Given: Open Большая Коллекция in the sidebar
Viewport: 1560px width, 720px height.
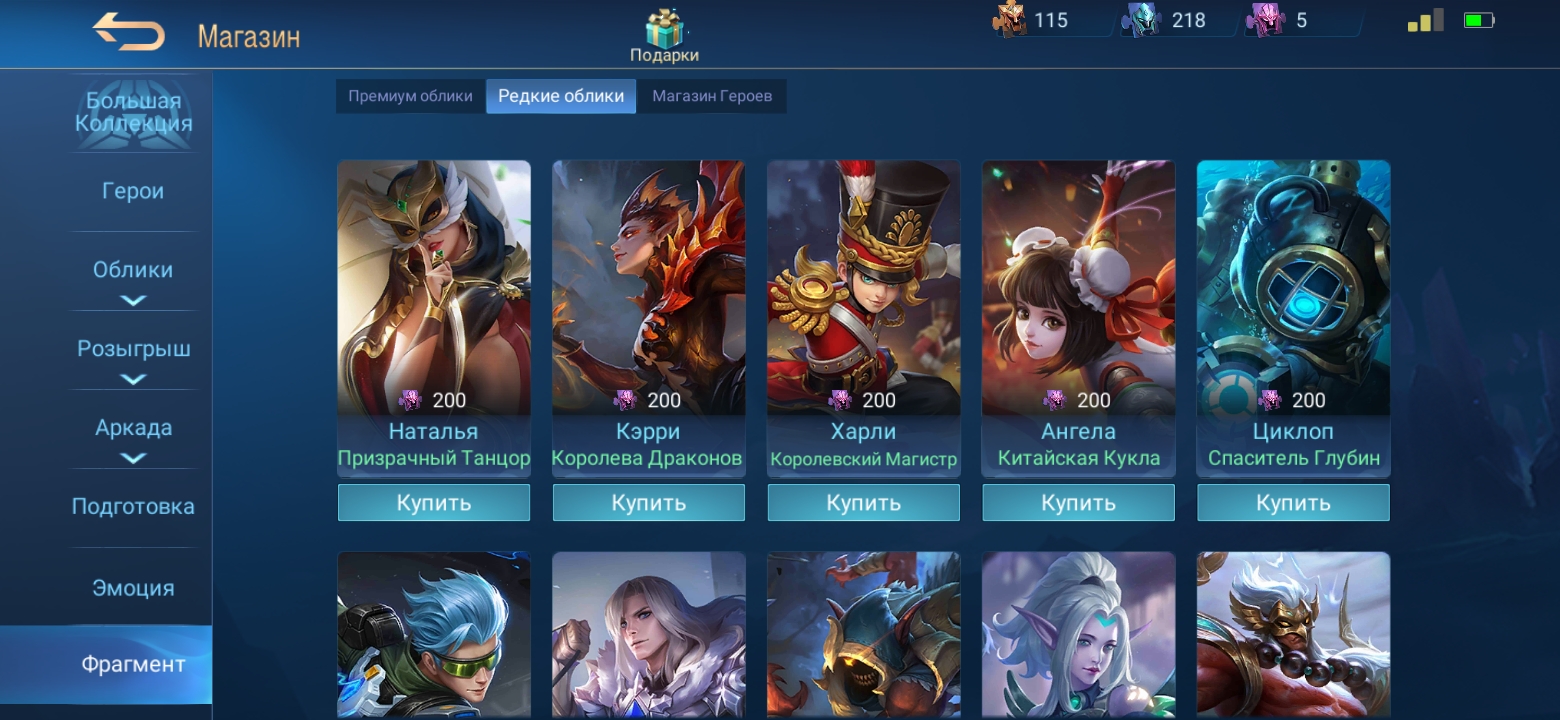Looking at the screenshot, I should pos(133,113).
